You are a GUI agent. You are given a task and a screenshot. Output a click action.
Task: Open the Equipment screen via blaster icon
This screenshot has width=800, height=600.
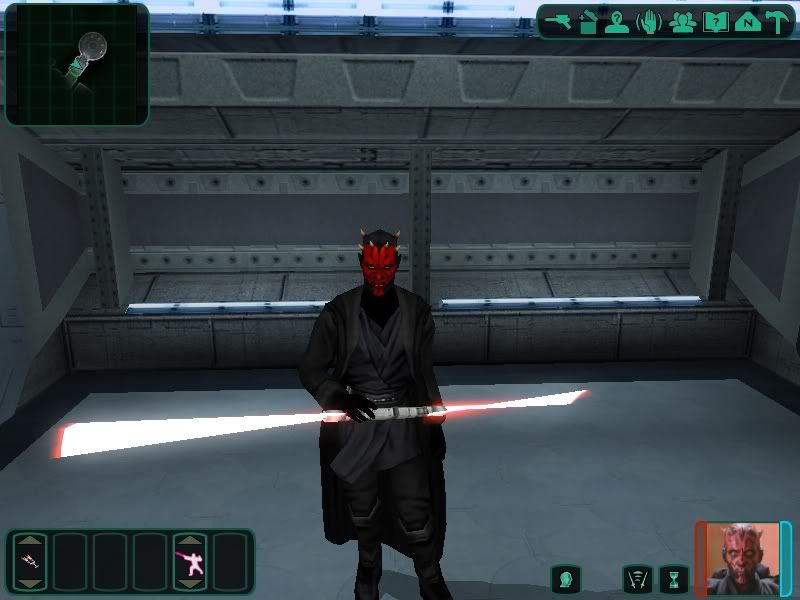558,21
